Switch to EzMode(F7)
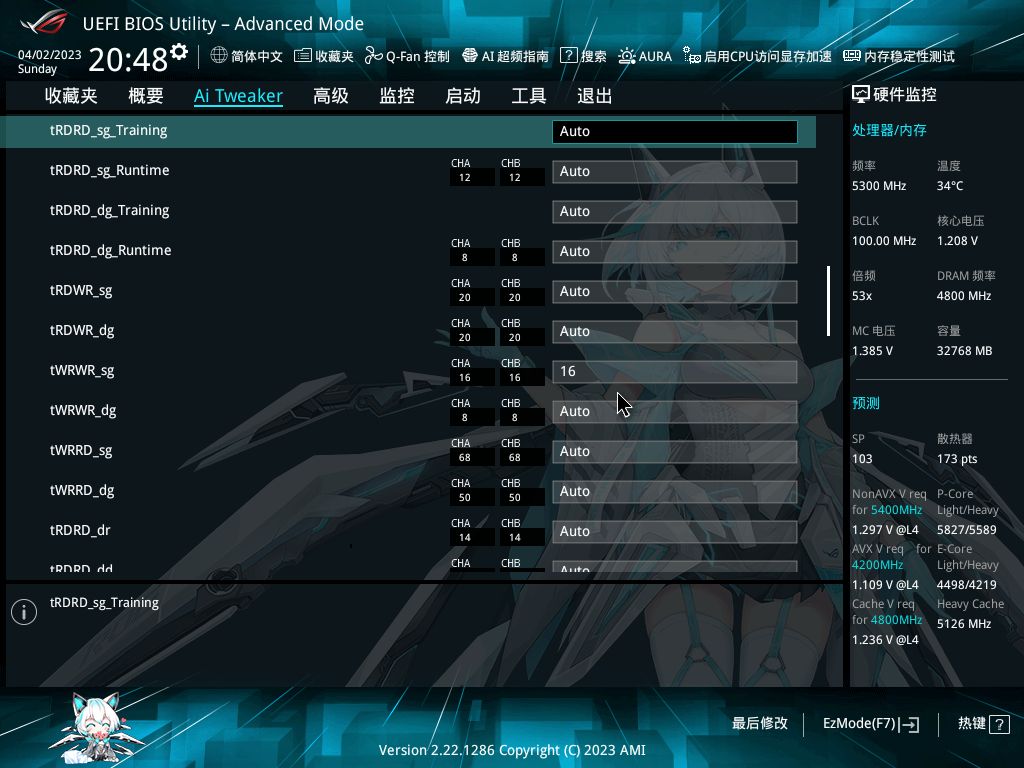 (870, 723)
